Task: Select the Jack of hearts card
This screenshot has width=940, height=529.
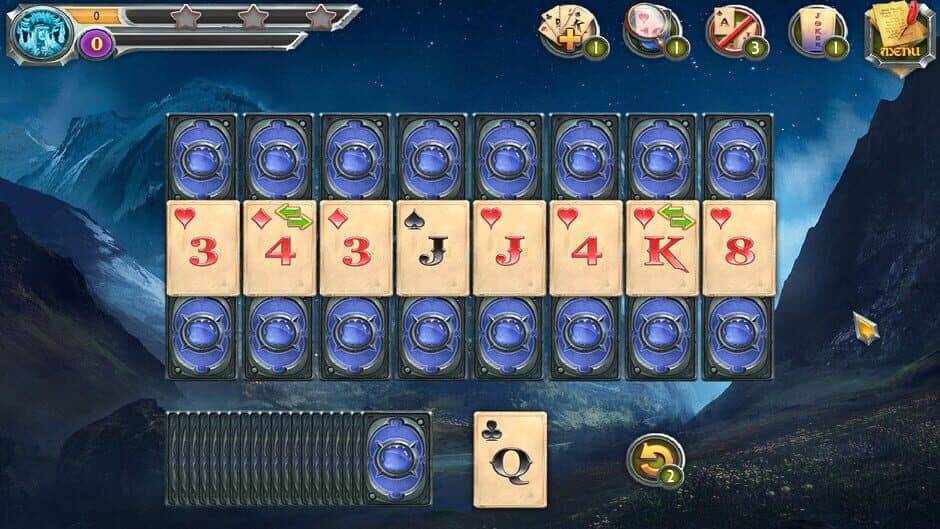Action: (x=510, y=248)
